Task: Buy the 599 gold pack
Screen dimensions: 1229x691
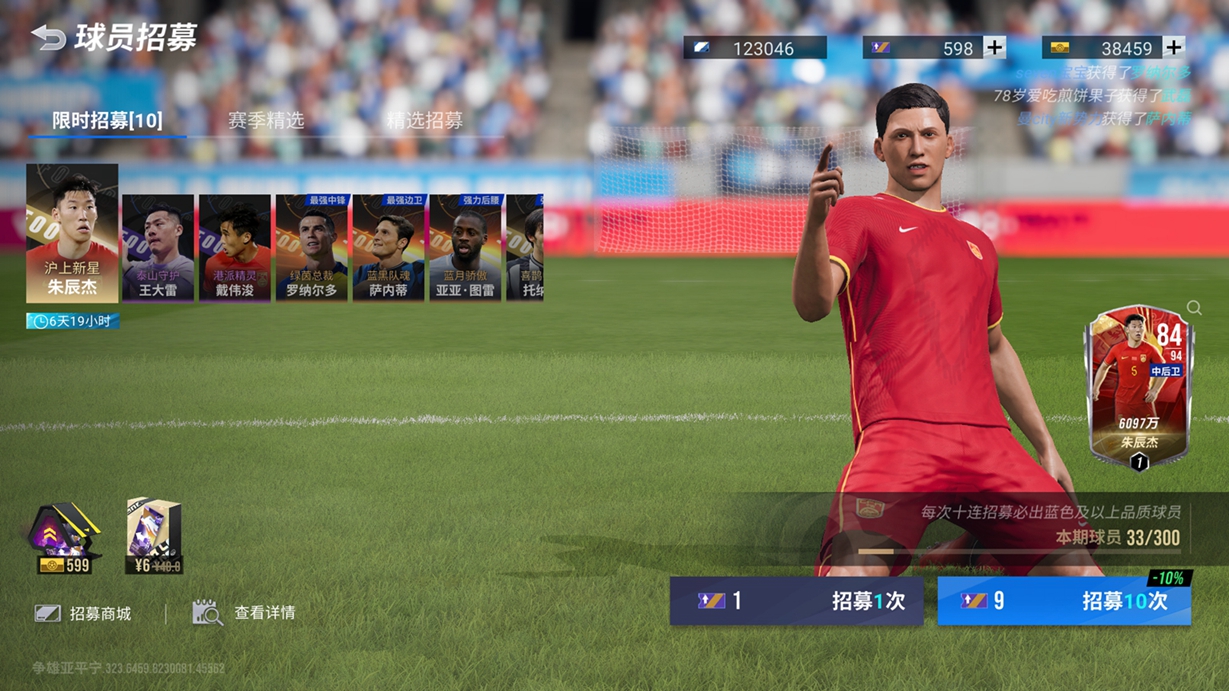Action: 64,540
